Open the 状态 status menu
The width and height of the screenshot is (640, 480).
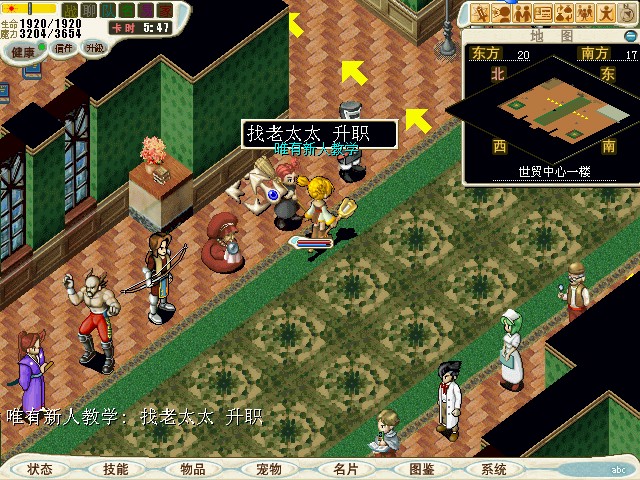click(x=40, y=469)
